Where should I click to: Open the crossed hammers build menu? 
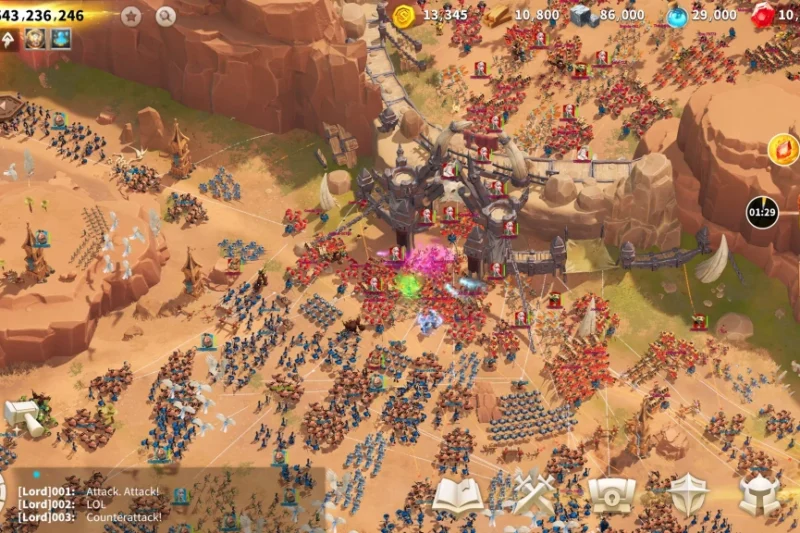coord(534,495)
